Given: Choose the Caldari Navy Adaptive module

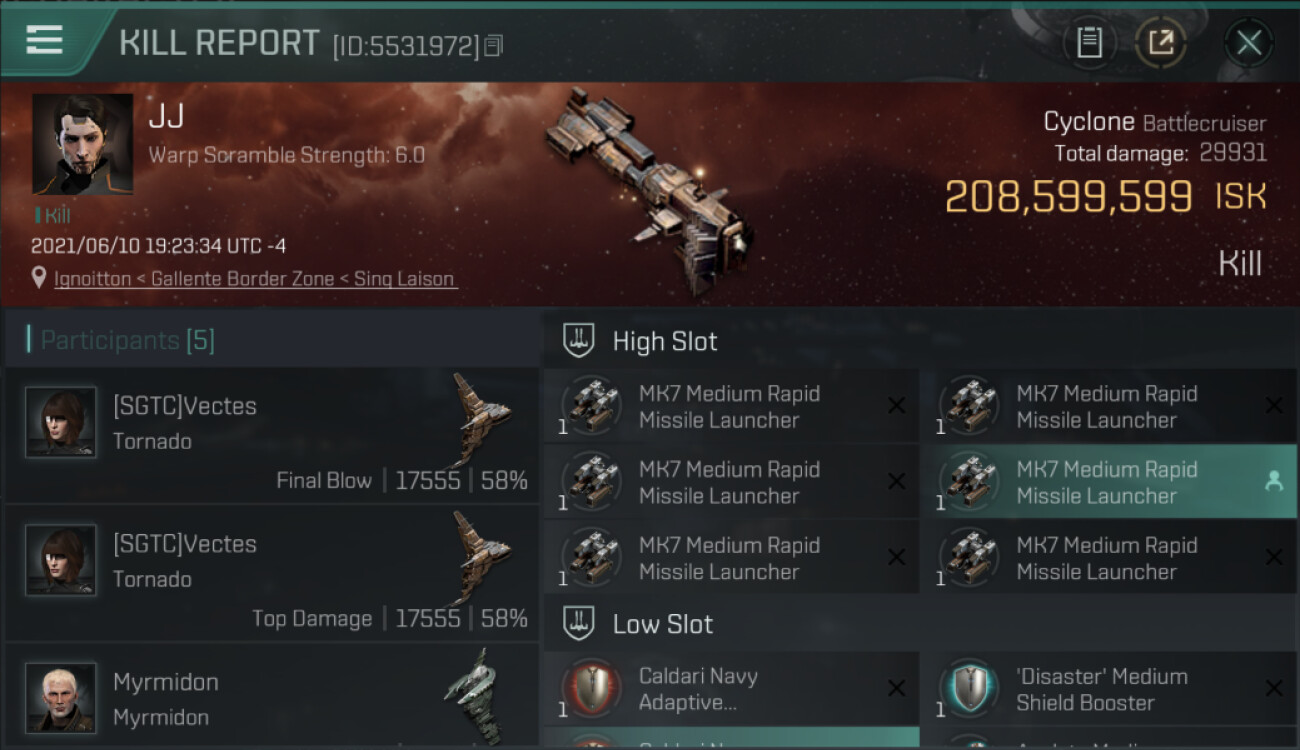Looking at the screenshot, I should tap(731, 689).
